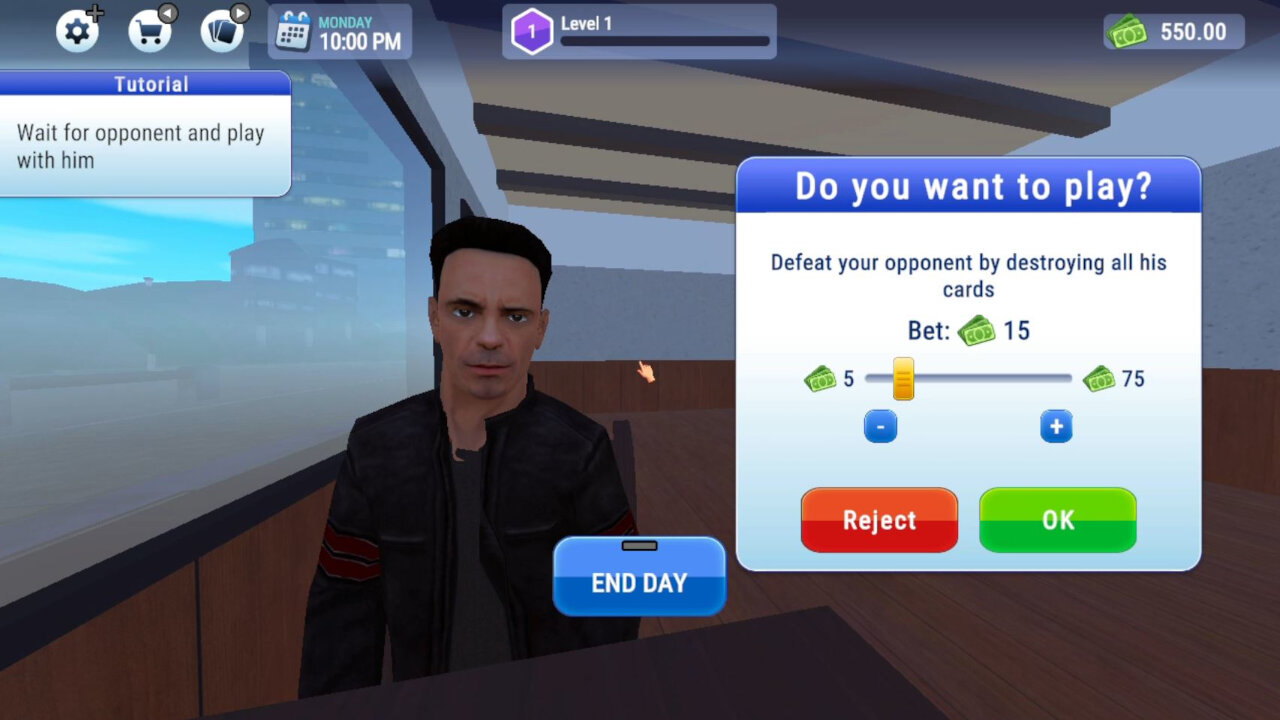Screen dimensions: 1280x720
Task: Open the shop cart icon
Action: tap(150, 31)
